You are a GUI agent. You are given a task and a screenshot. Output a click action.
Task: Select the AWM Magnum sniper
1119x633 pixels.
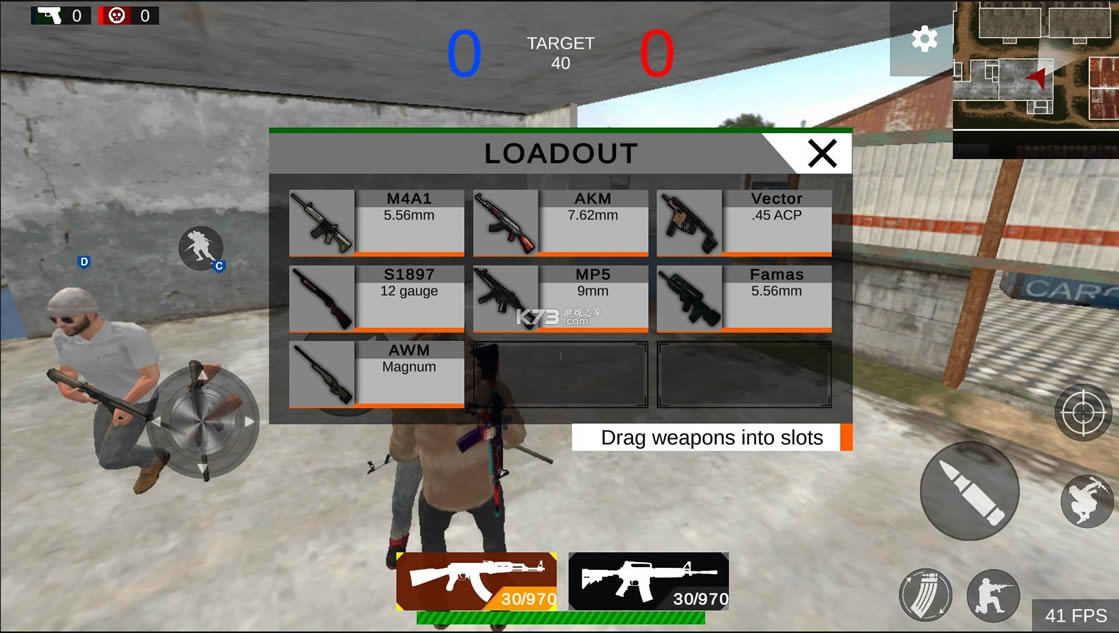[376, 374]
